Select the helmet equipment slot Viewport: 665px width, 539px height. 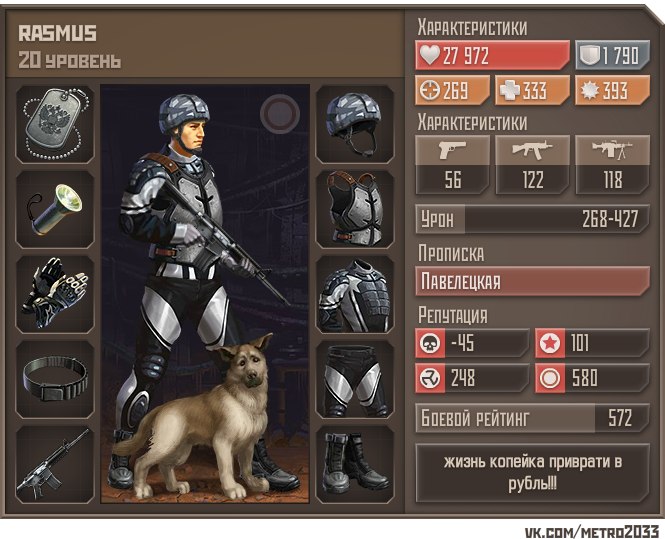(x=356, y=124)
